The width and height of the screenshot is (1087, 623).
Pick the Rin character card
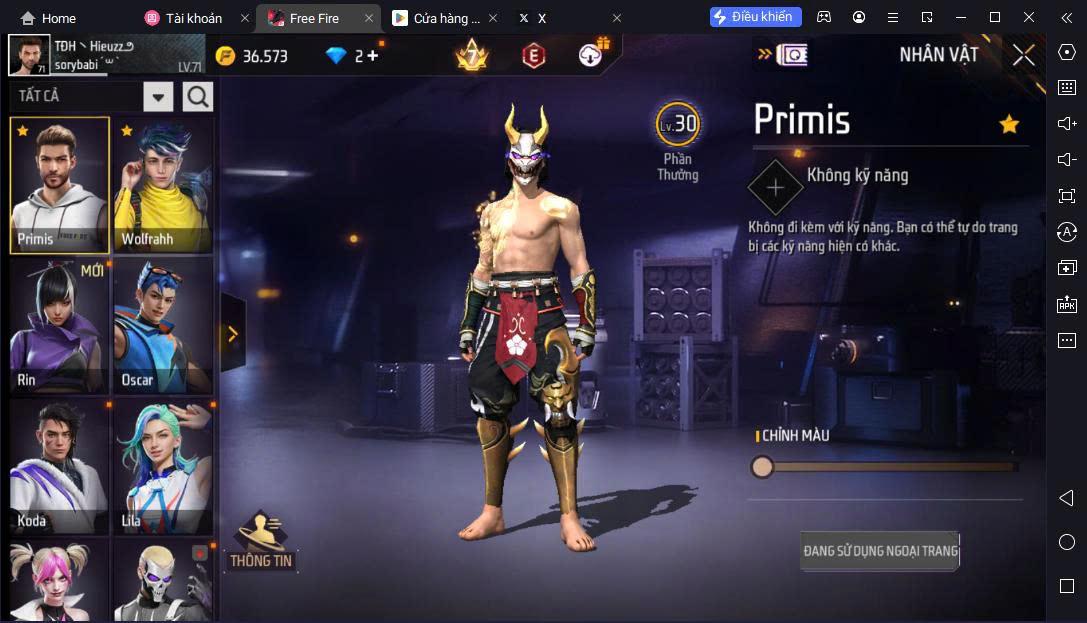tap(60, 325)
